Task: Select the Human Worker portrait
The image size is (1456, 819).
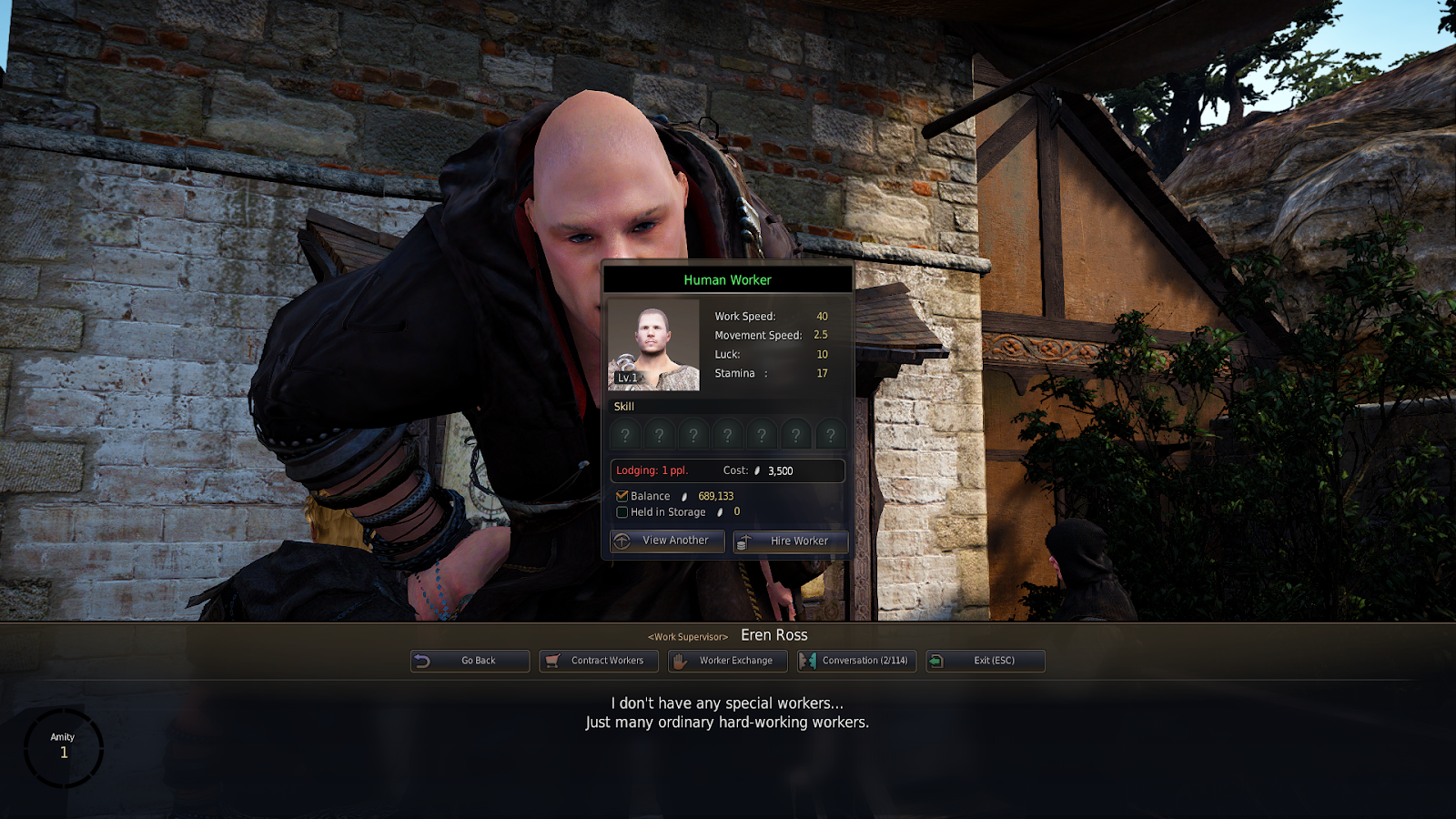Action: tap(653, 345)
